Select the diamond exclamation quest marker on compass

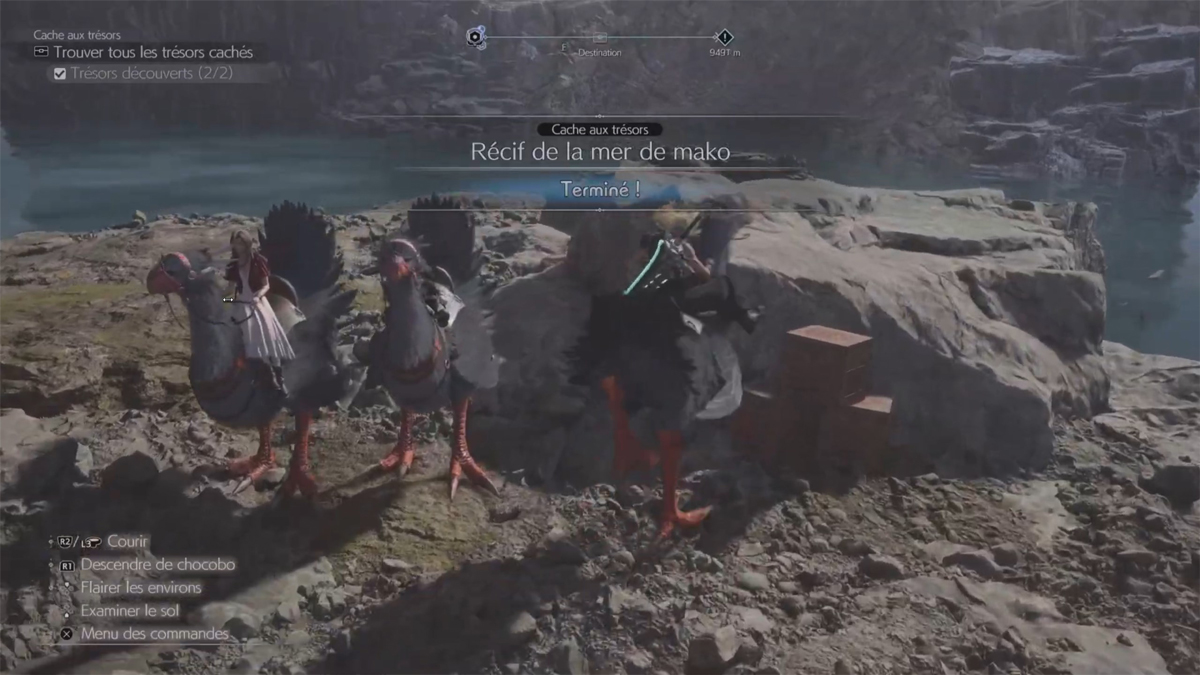point(726,37)
